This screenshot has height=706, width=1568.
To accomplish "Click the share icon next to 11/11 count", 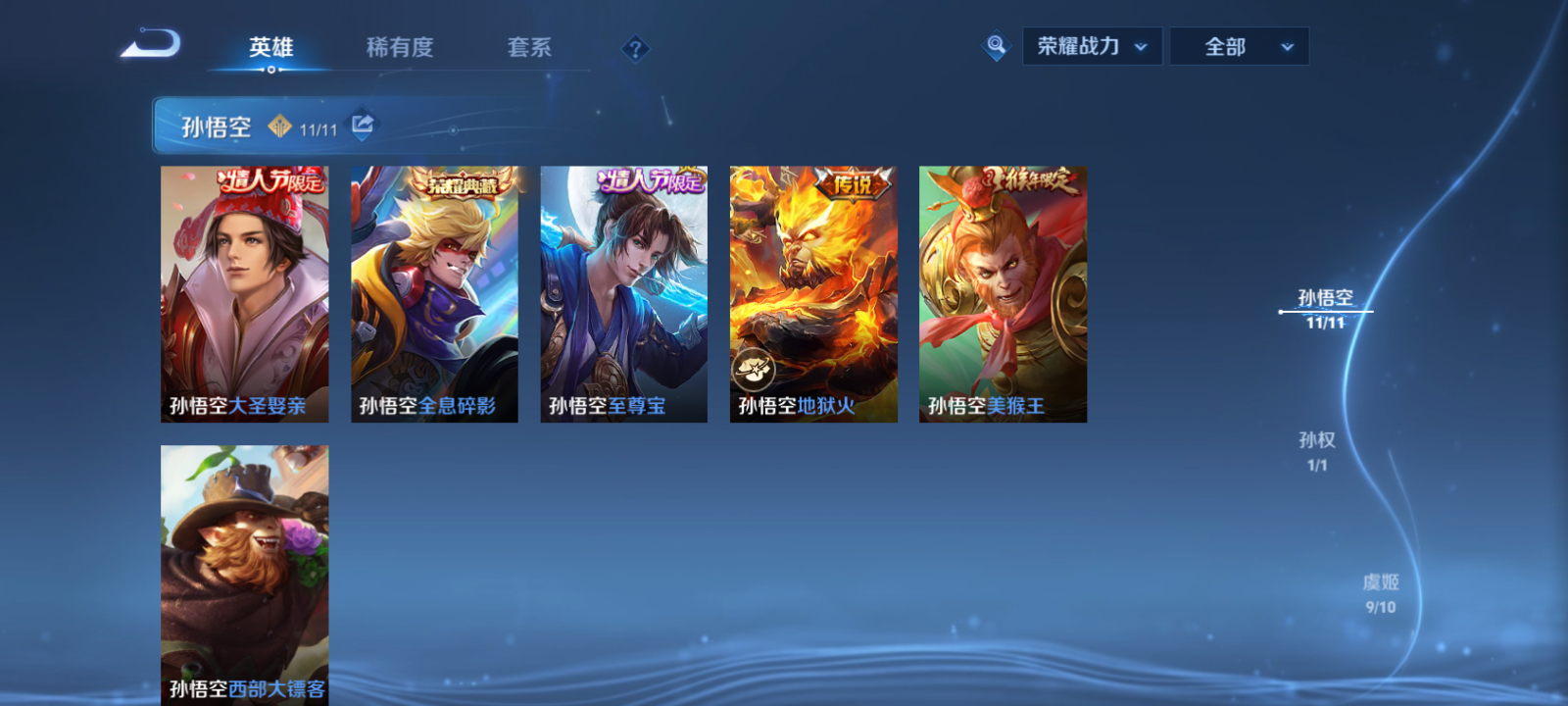I will (x=361, y=126).
